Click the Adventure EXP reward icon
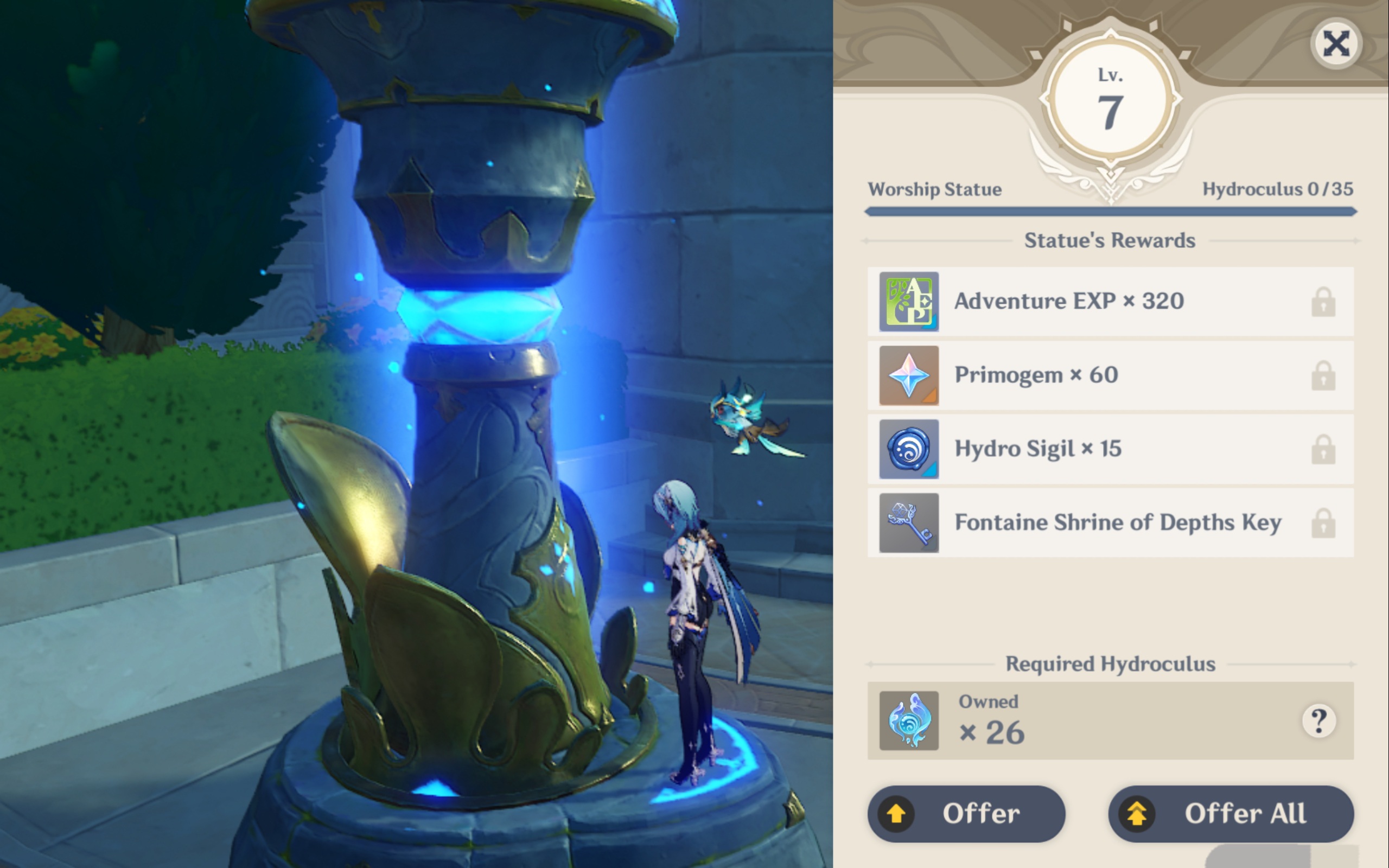Viewport: 1389px width, 868px height. pos(909,302)
